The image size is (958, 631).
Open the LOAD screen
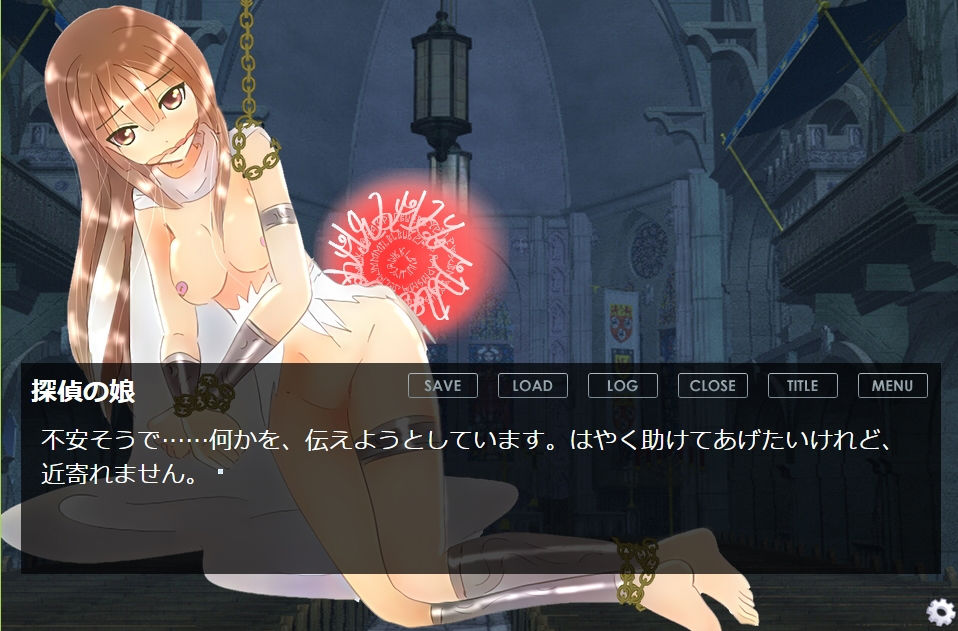click(x=532, y=385)
